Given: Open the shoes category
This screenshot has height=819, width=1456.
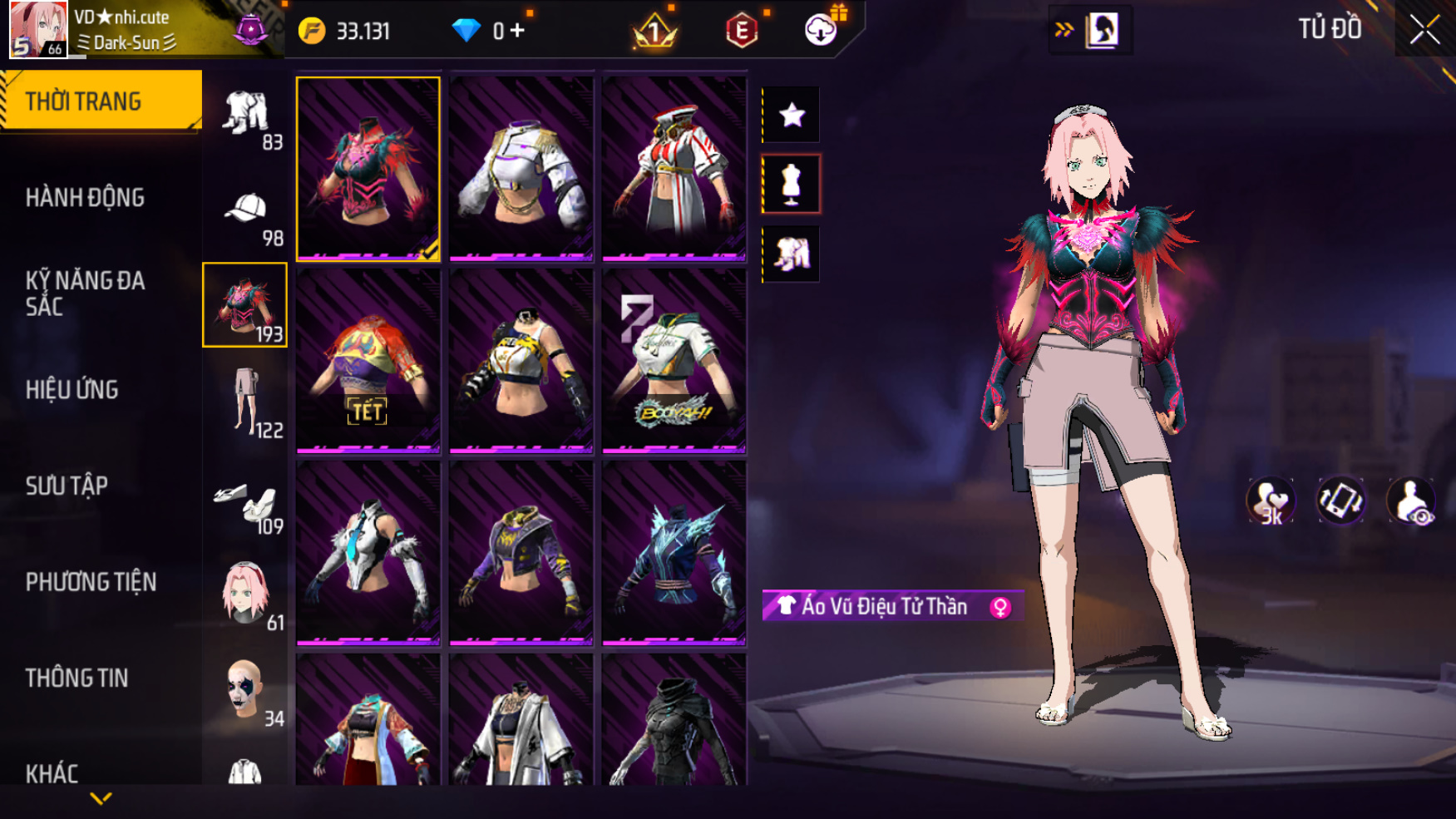Looking at the screenshot, I should [x=246, y=506].
